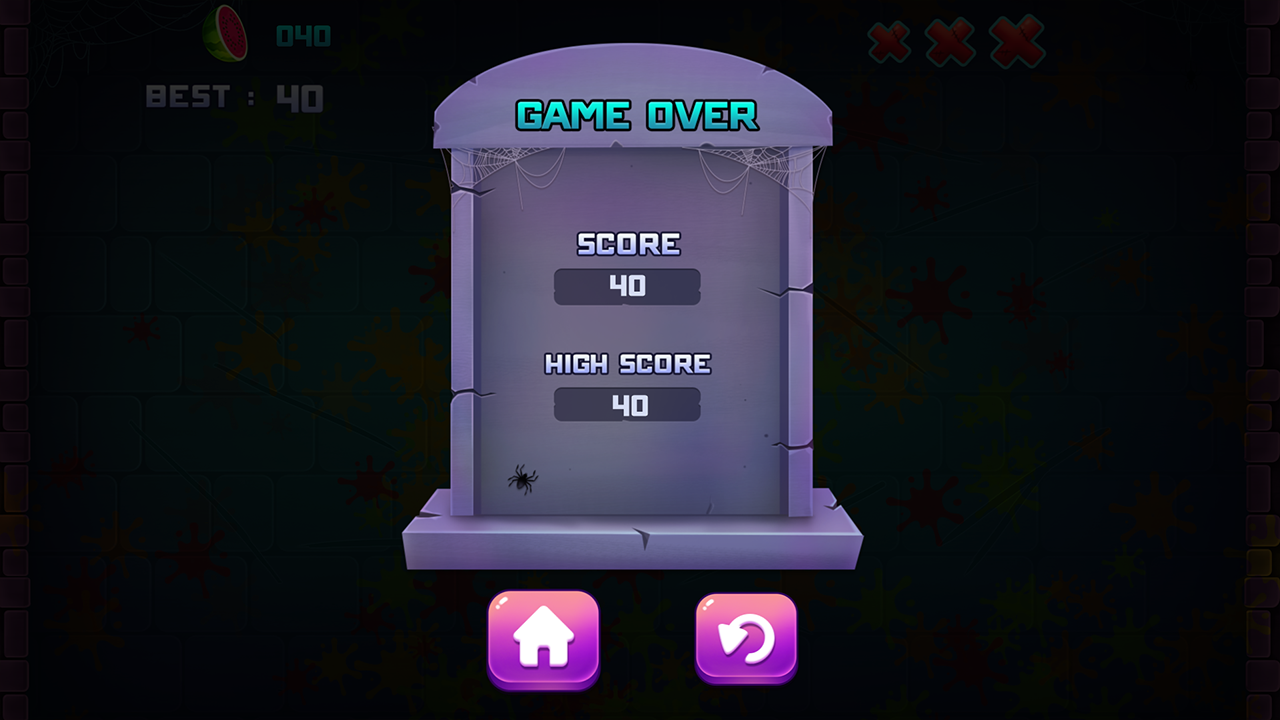Click the SCORE heading text

click(x=626, y=243)
